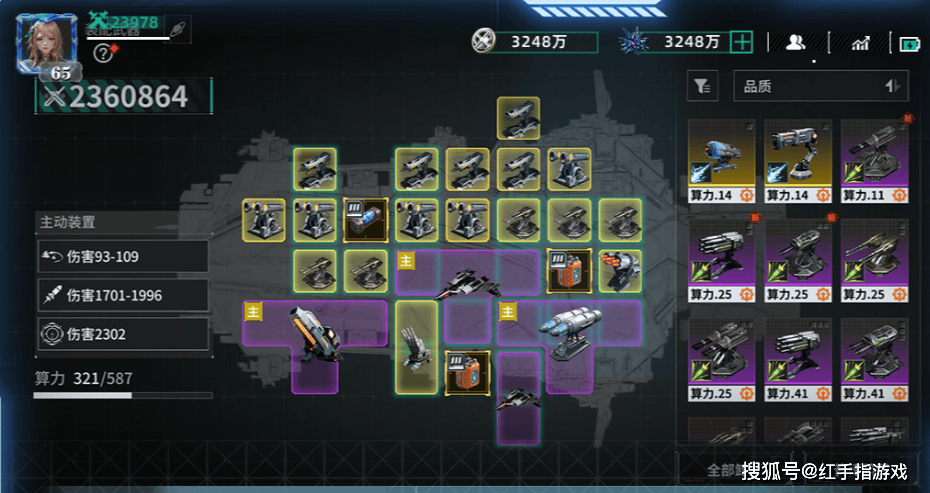Image resolution: width=930 pixels, height=493 pixels.
Task: Add more crystal currency with the plus button
Action: pos(741,41)
